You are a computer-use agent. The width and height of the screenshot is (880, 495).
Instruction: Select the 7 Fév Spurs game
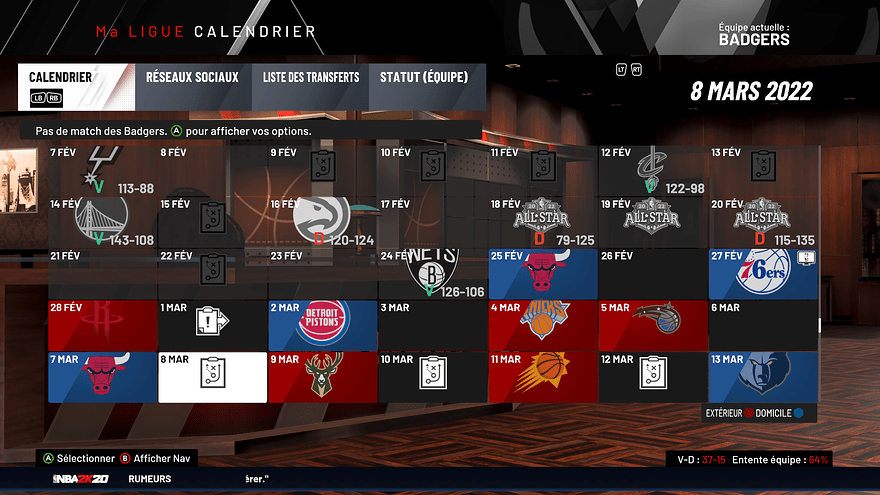102,169
